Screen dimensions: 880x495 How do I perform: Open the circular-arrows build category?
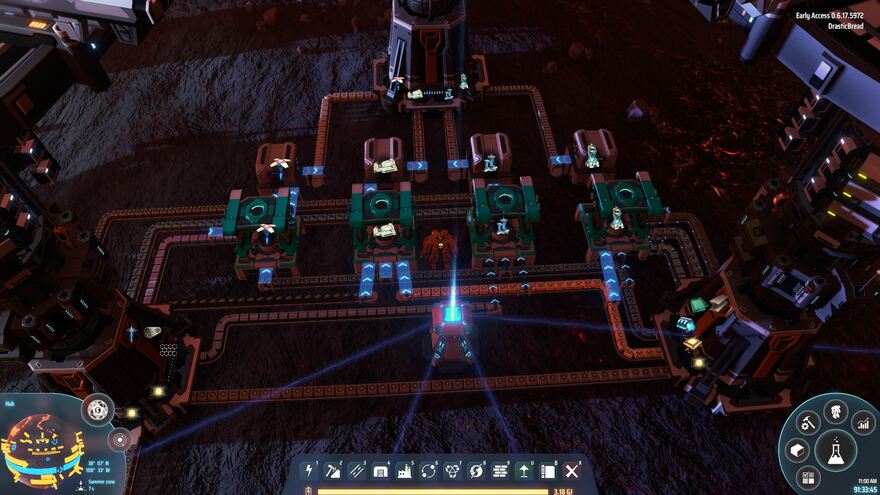(429, 470)
